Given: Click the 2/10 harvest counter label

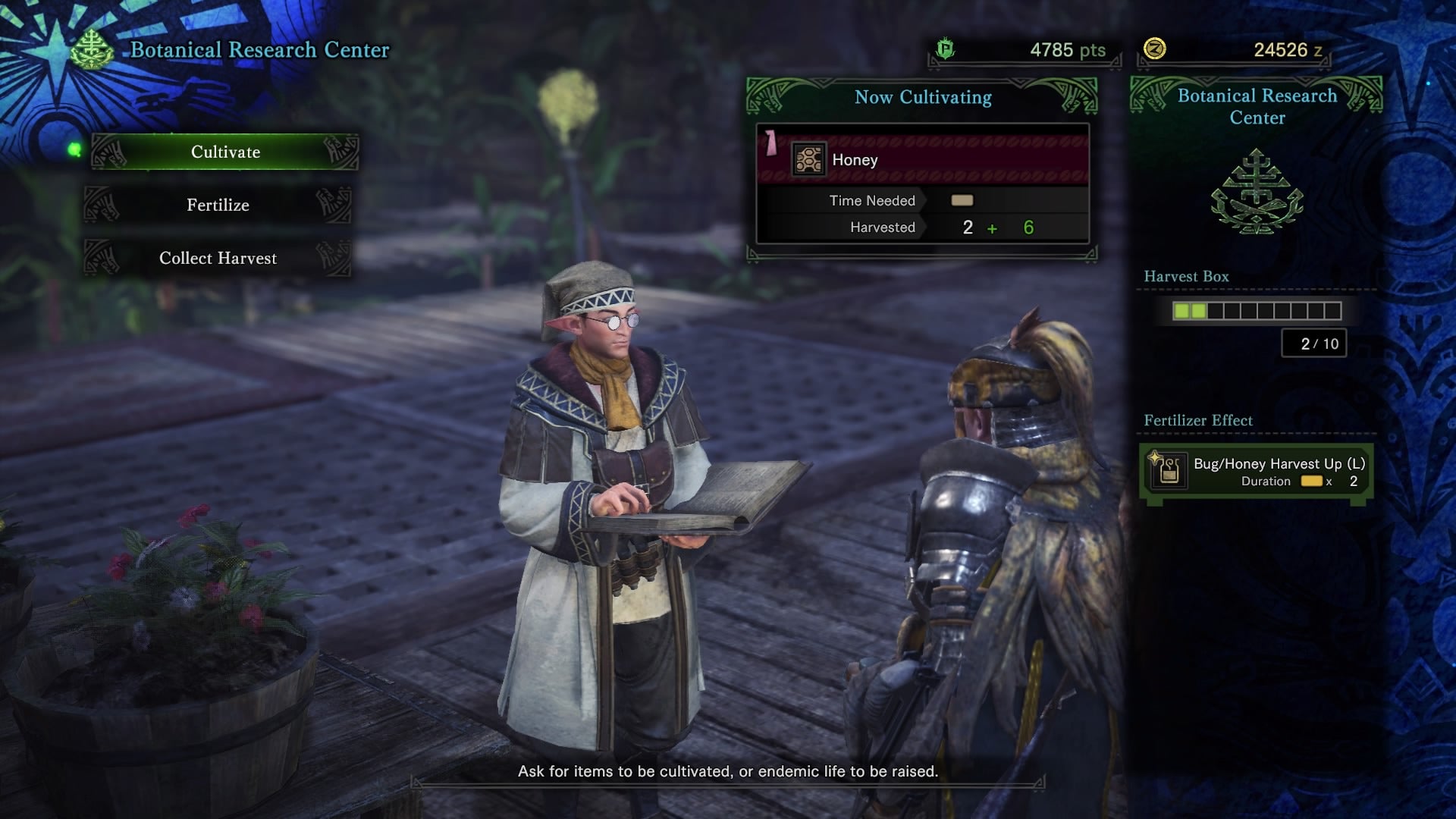Looking at the screenshot, I should (x=1314, y=343).
